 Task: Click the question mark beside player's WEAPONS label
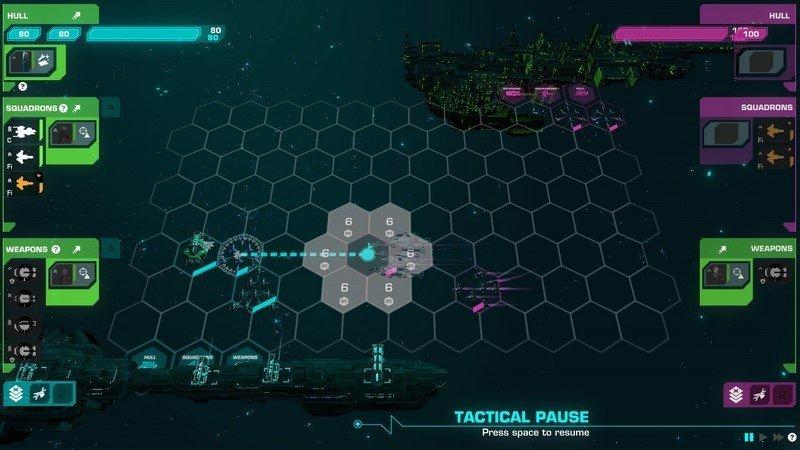[56, 249]
